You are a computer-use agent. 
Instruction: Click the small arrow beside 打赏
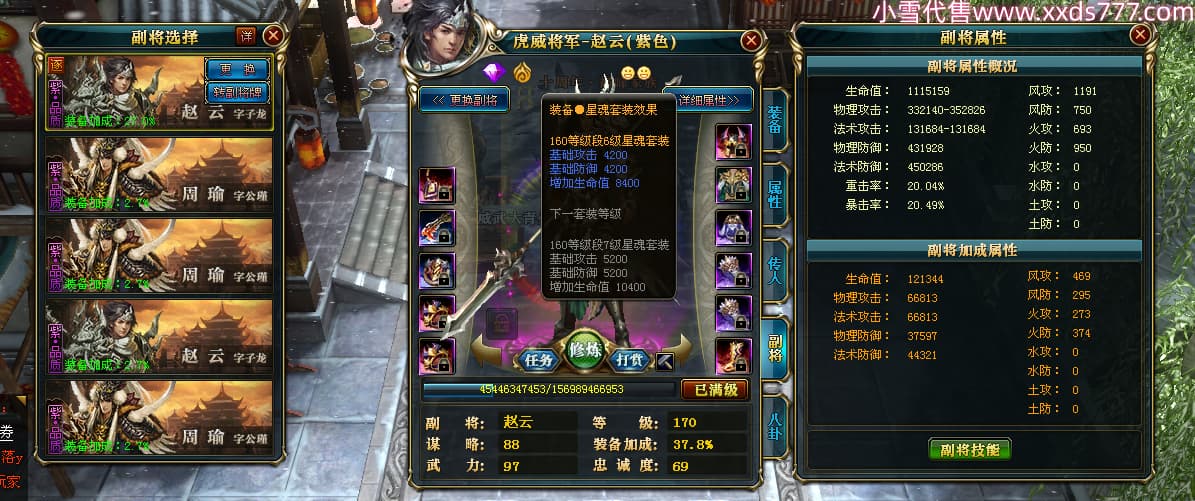pos(664,360)
